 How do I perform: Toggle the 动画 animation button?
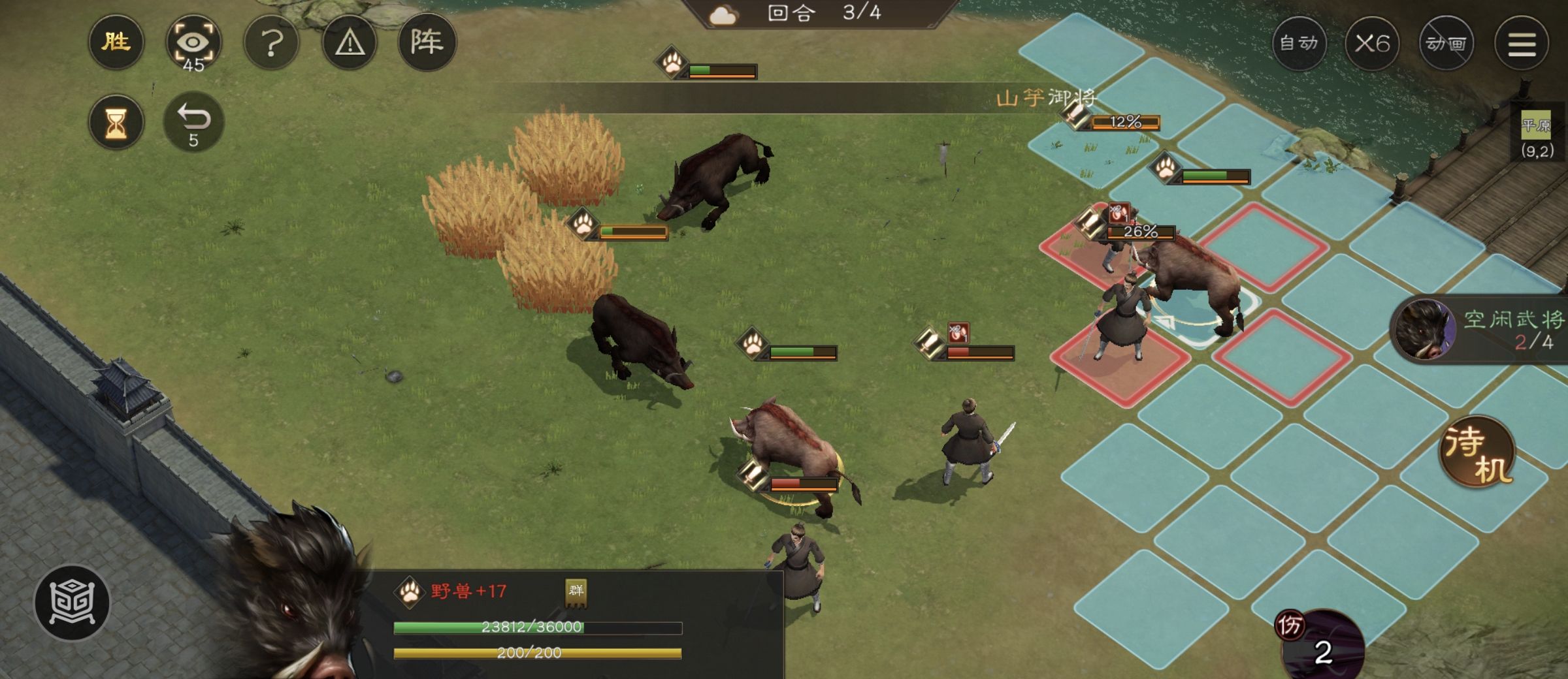(1446, 44)
